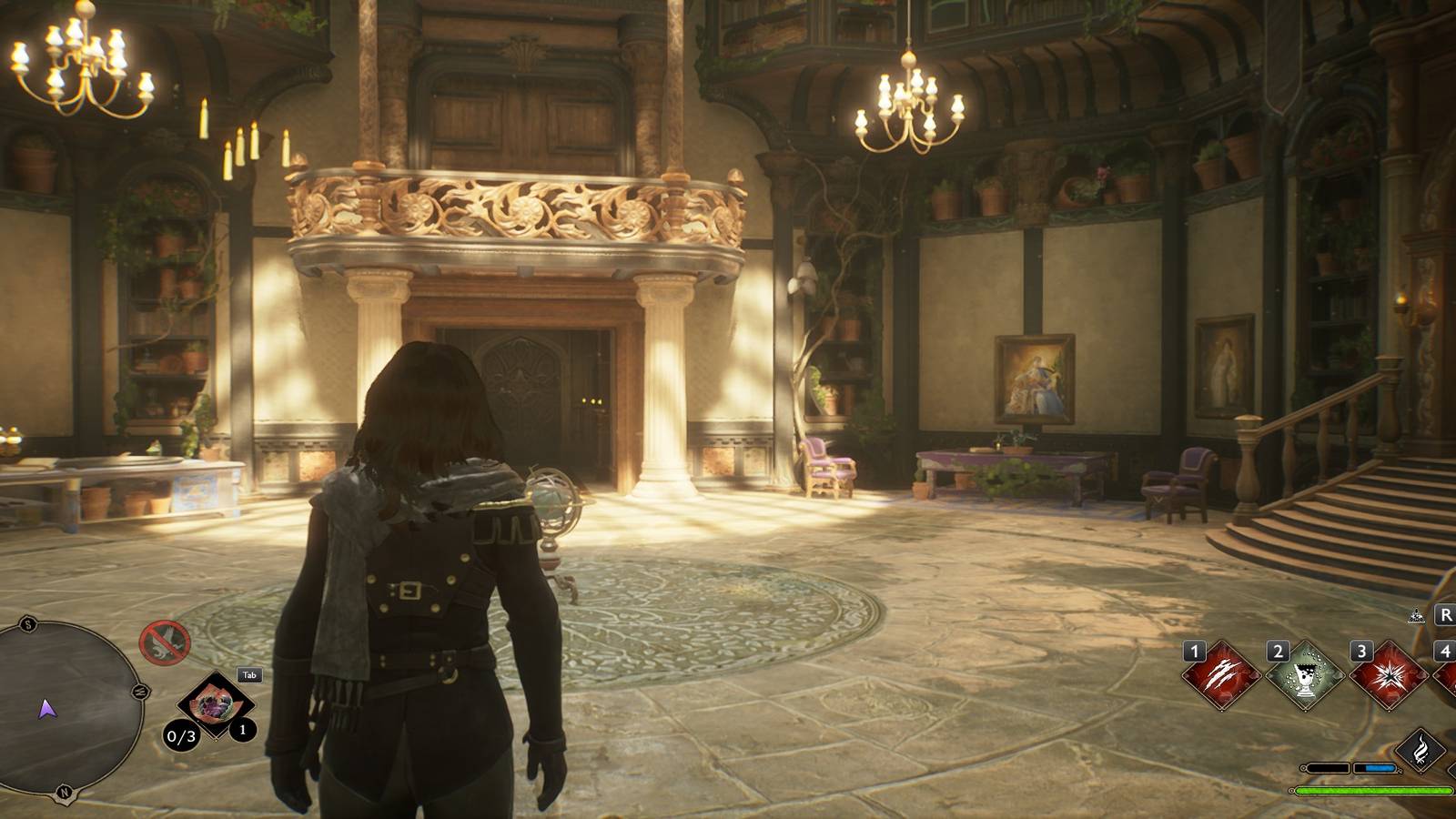This screenshot has width=1456, height=819.
Task: Click the broom-disabled icon above the minimap
Action: [x=165, y=642]
